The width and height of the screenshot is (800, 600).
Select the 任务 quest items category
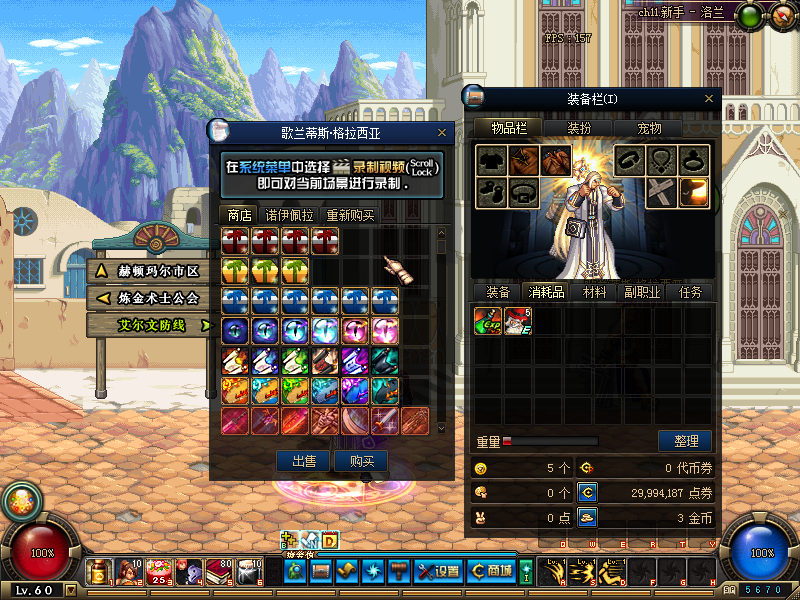[691, 292]
